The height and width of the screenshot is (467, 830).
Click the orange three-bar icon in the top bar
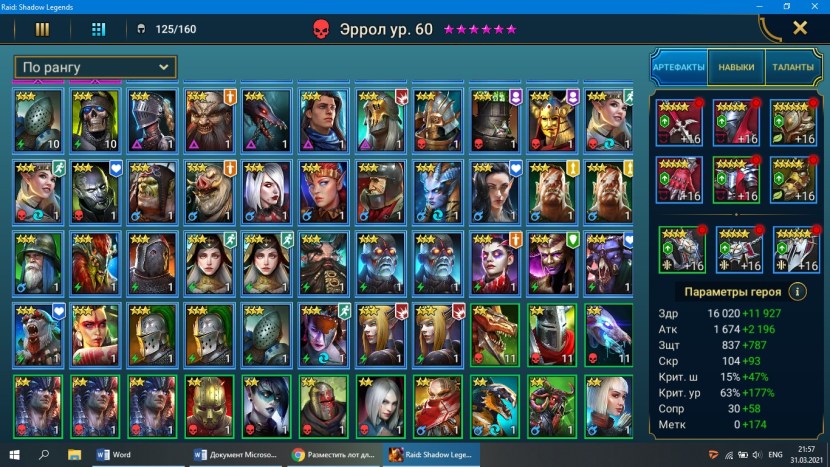(43, 29)
